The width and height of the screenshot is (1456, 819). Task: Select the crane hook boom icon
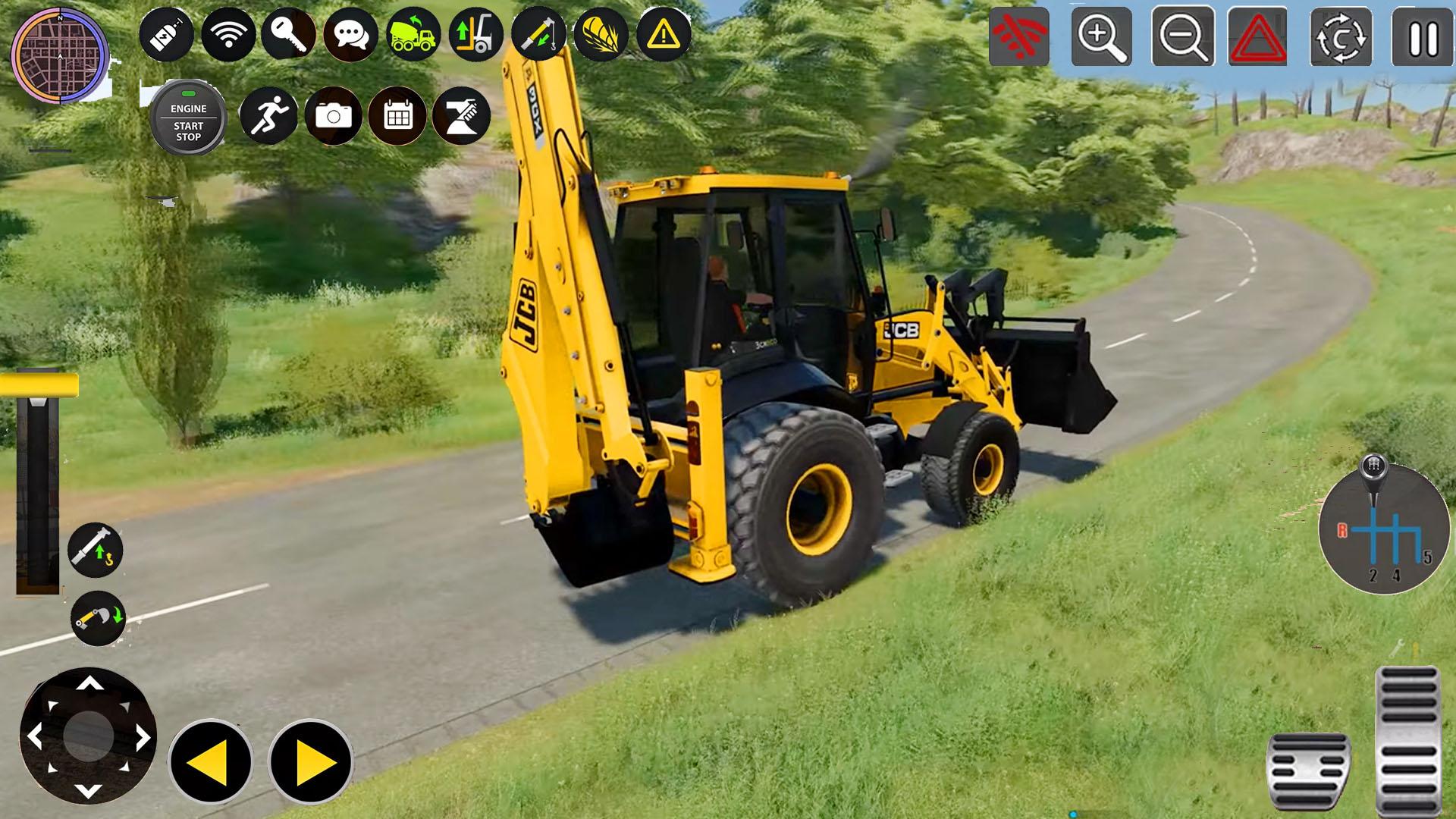point(540,34)
